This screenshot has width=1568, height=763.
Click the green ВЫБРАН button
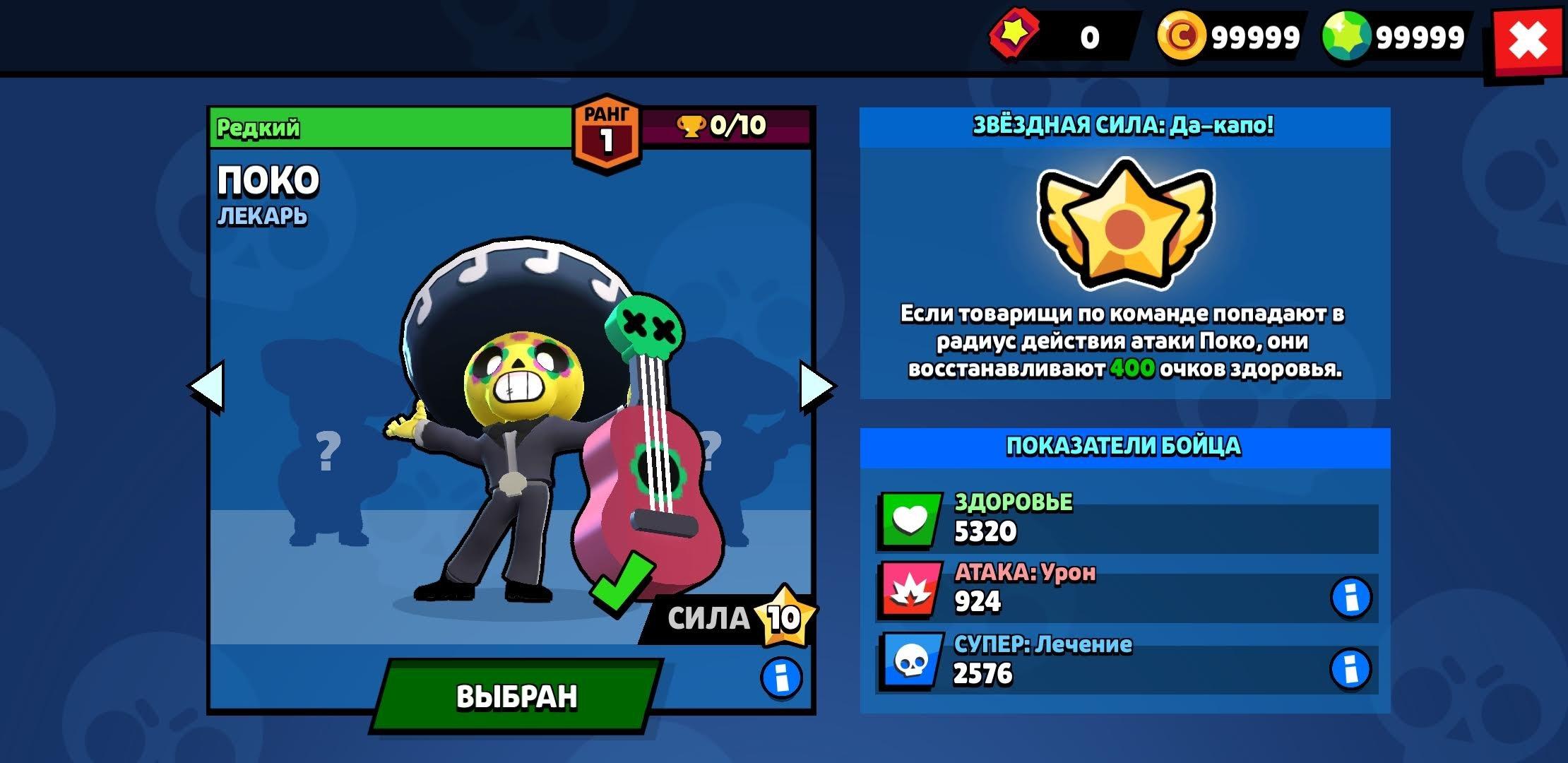(x=516, y=697)
